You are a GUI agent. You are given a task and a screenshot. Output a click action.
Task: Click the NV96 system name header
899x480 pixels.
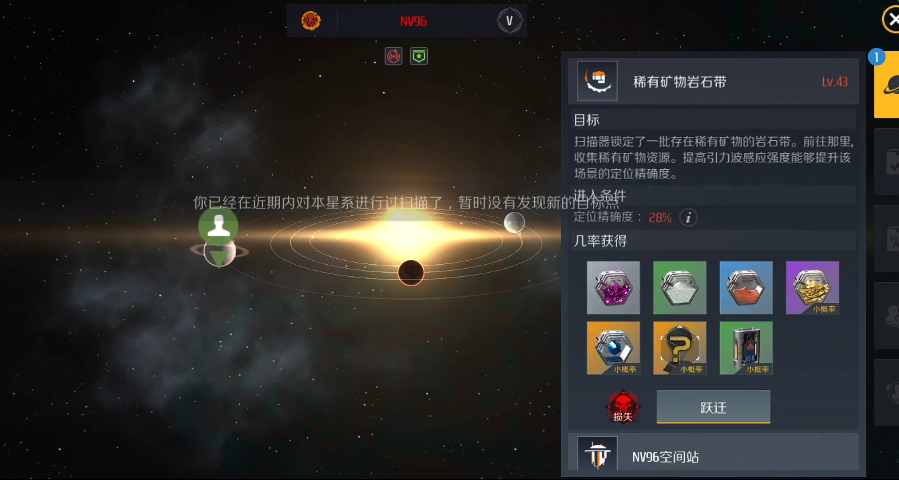pos(413,20)
